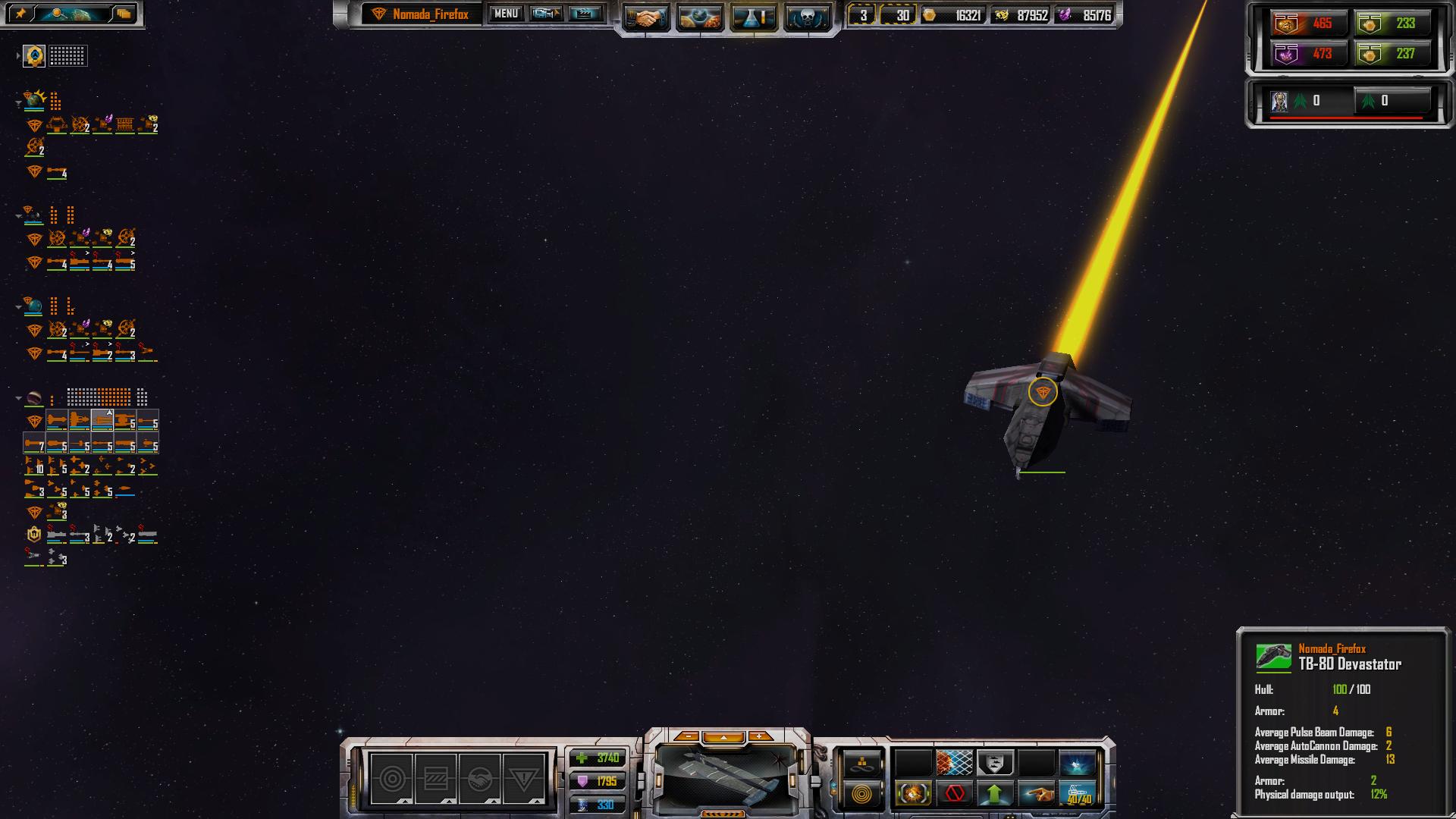Screen dimensions: 1456x819
Task: Open the diplomacy handshake screen
Action: pyautogui.click(x=646, y=17)
